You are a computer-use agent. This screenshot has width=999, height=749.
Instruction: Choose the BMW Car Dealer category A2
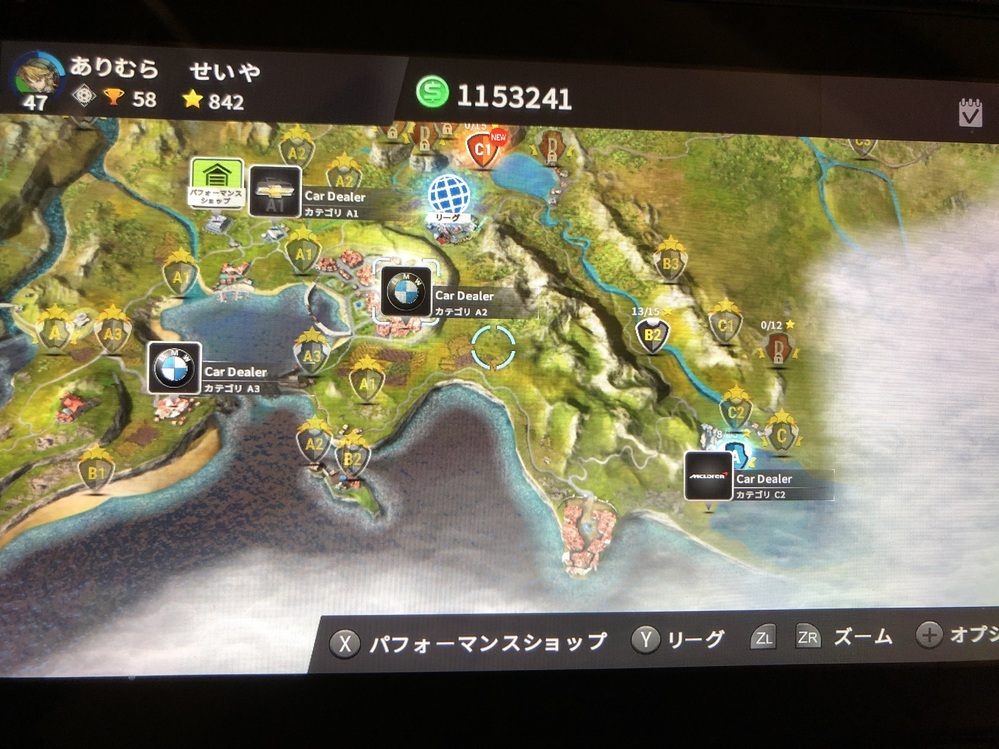tap(405, 292)
